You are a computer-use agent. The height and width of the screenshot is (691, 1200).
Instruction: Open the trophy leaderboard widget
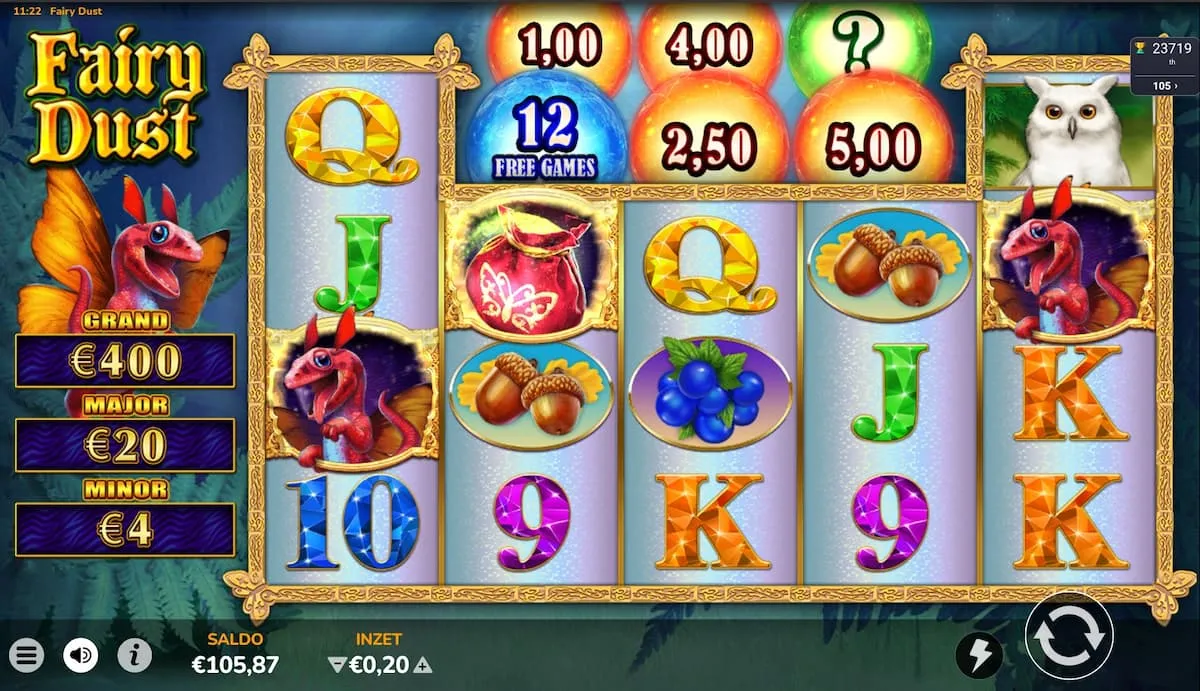click(1164, 65)
